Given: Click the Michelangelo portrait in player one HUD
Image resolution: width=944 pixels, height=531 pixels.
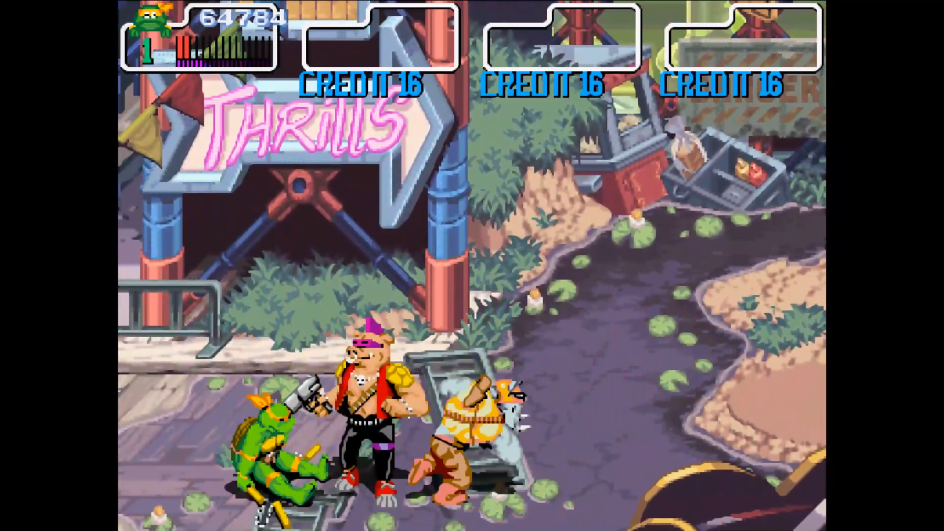Looking at the screenshot, I should [x=152, y=20].
